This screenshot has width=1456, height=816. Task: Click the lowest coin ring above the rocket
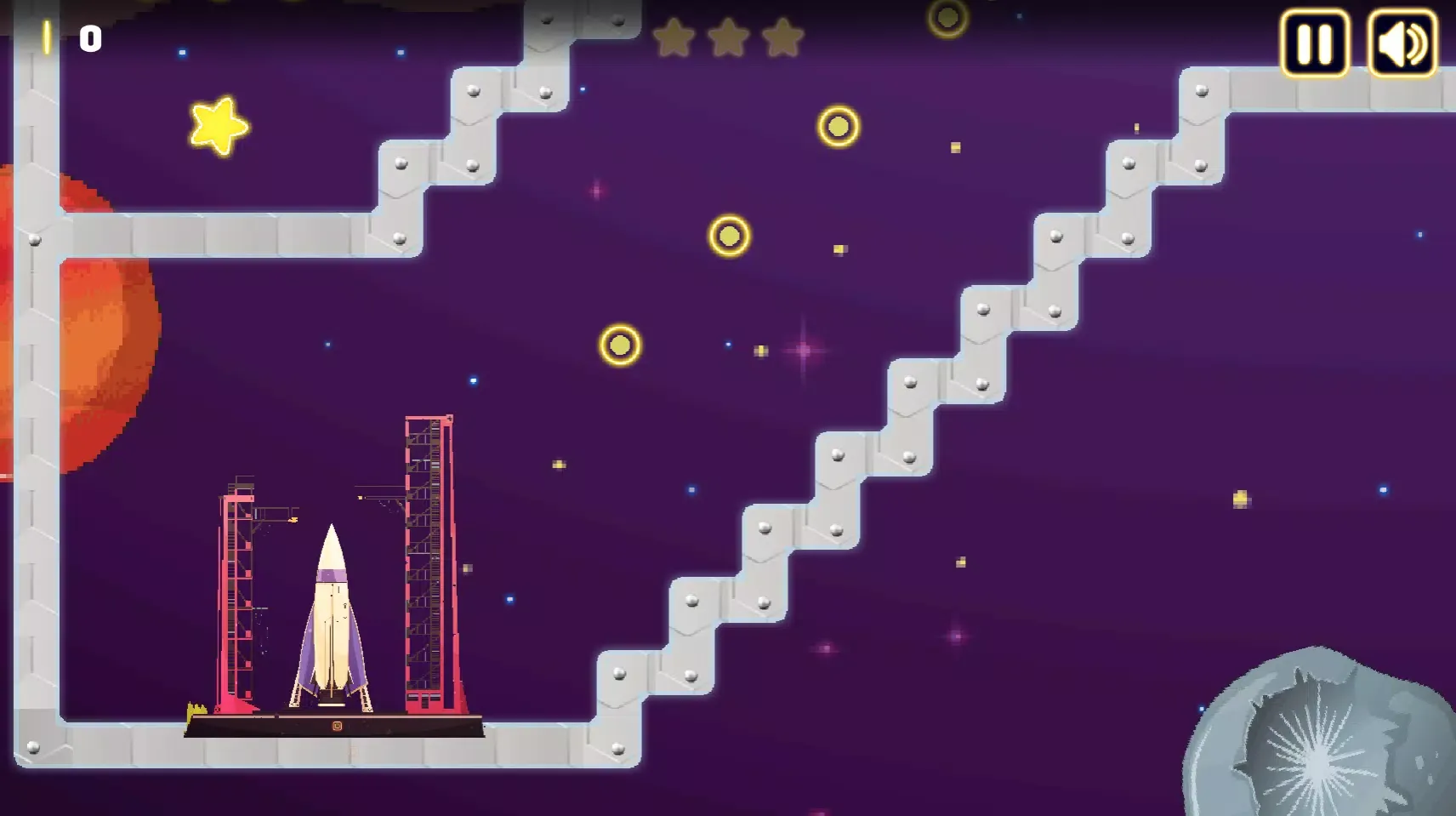(618, 345)
